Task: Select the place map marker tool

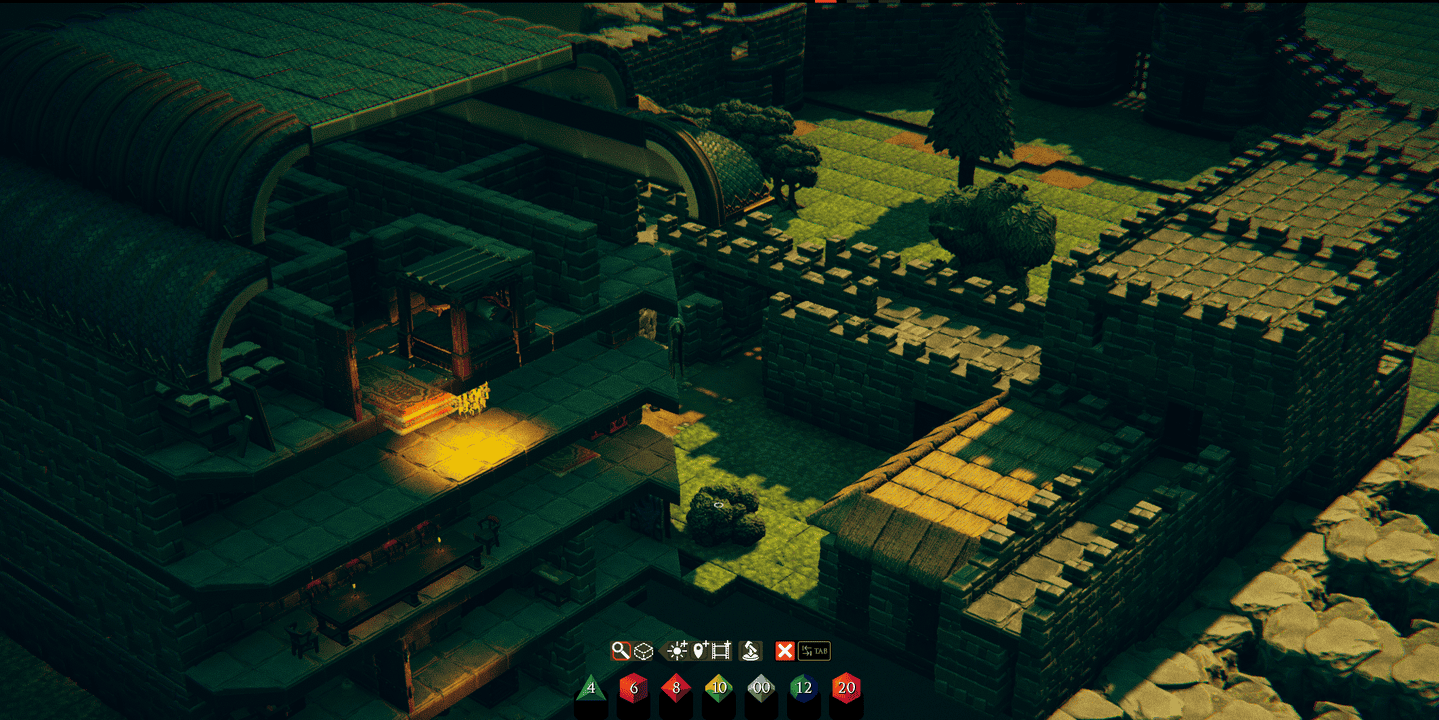Action: coord(700,650)
